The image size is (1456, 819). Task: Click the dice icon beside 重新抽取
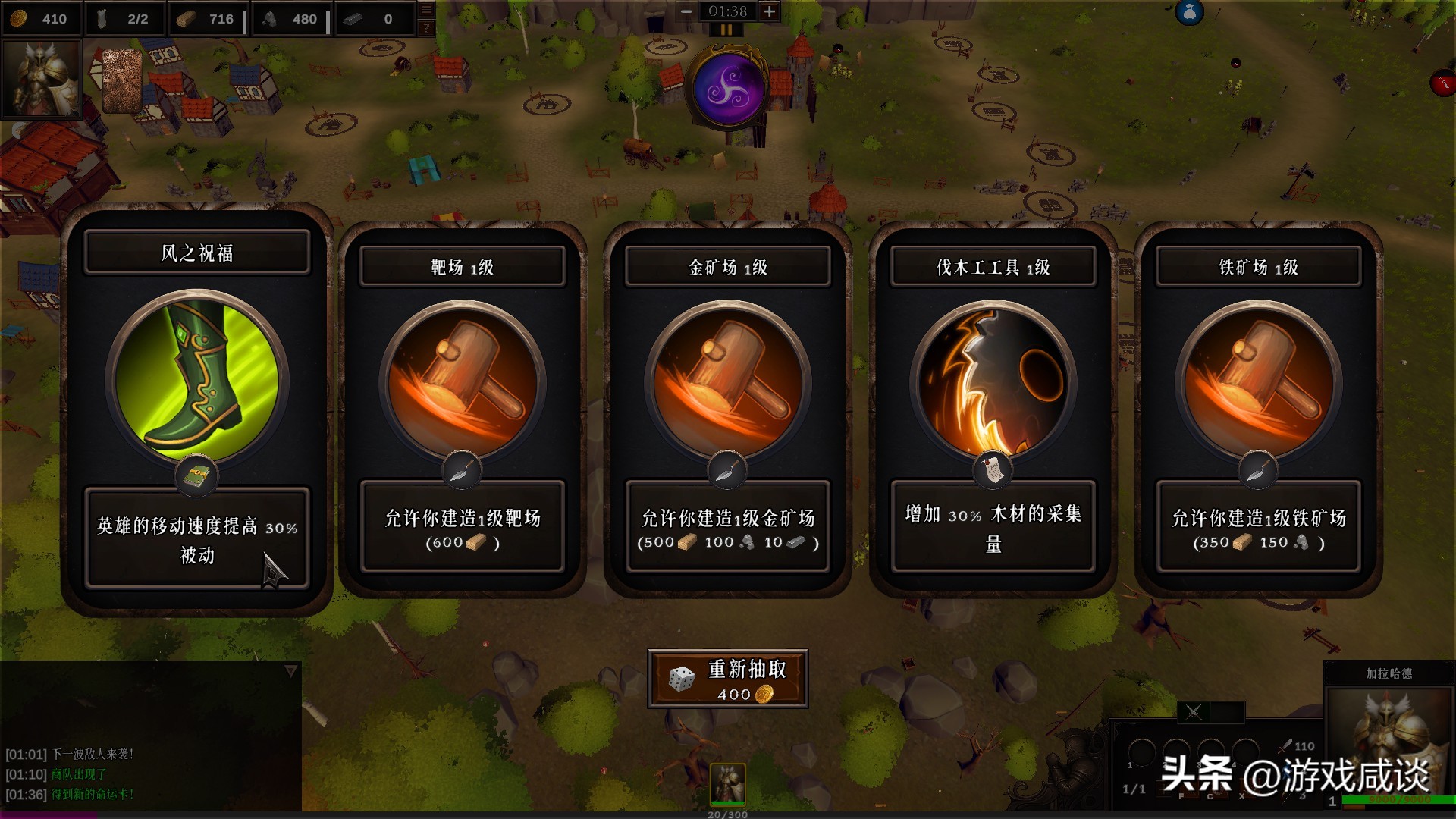point(682,679)
